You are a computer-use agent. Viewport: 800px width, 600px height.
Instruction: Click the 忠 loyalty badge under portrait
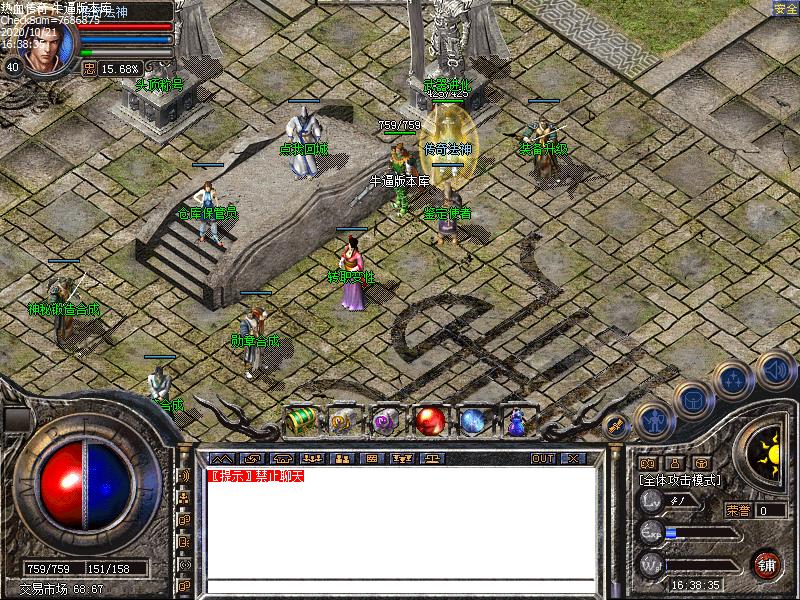[x=89, y=69]
